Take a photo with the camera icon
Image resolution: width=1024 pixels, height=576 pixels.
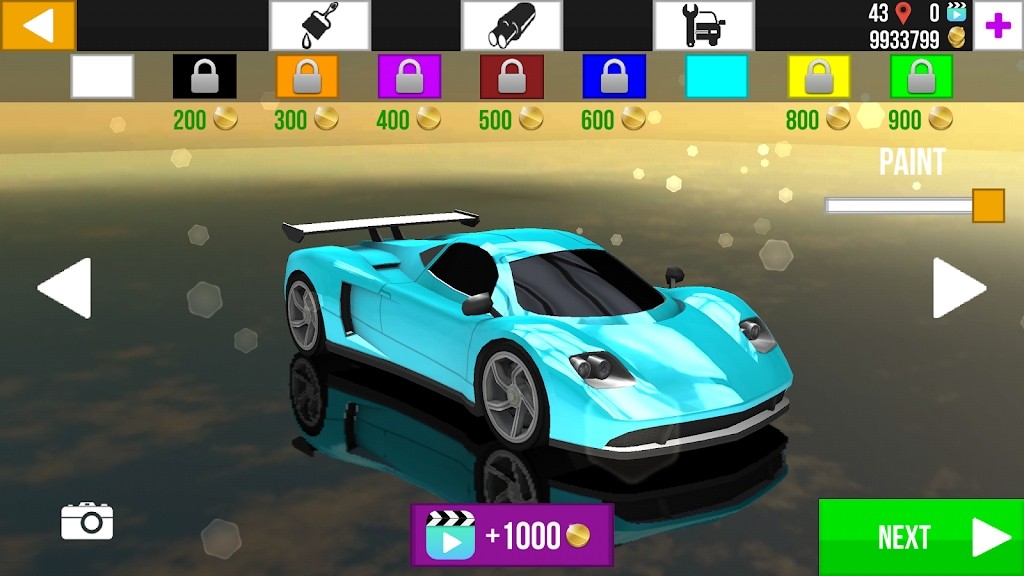point(87,521)
